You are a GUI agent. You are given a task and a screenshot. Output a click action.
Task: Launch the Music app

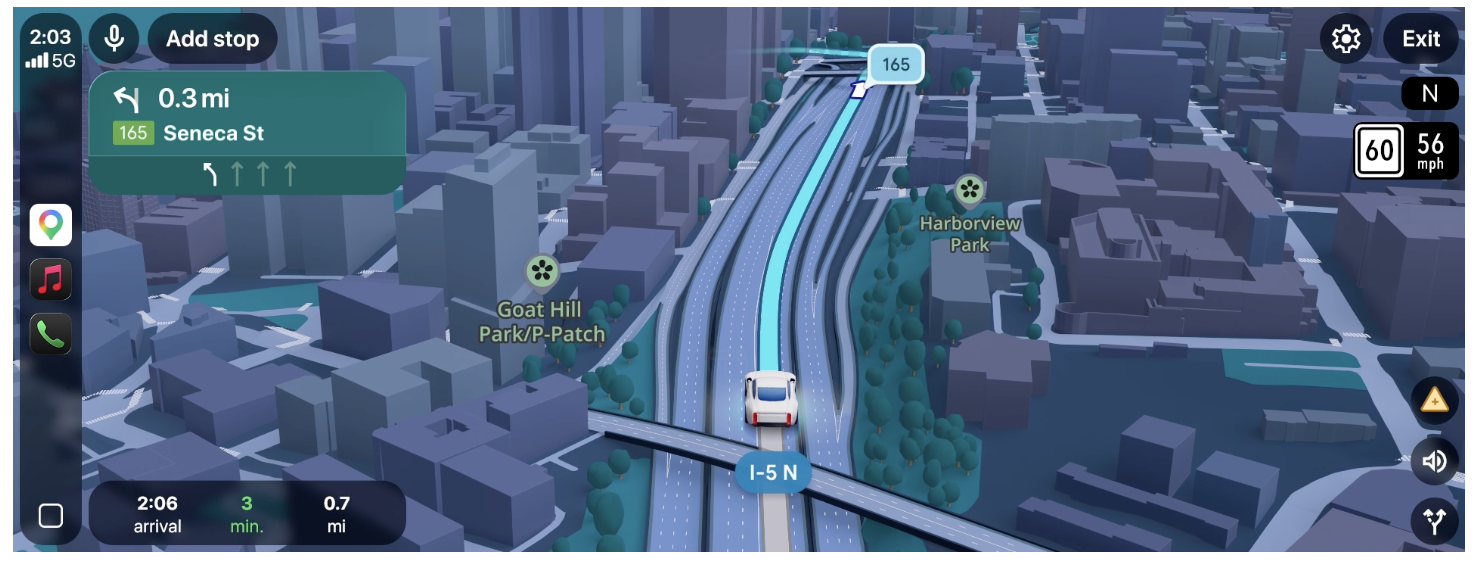point(51,279)
